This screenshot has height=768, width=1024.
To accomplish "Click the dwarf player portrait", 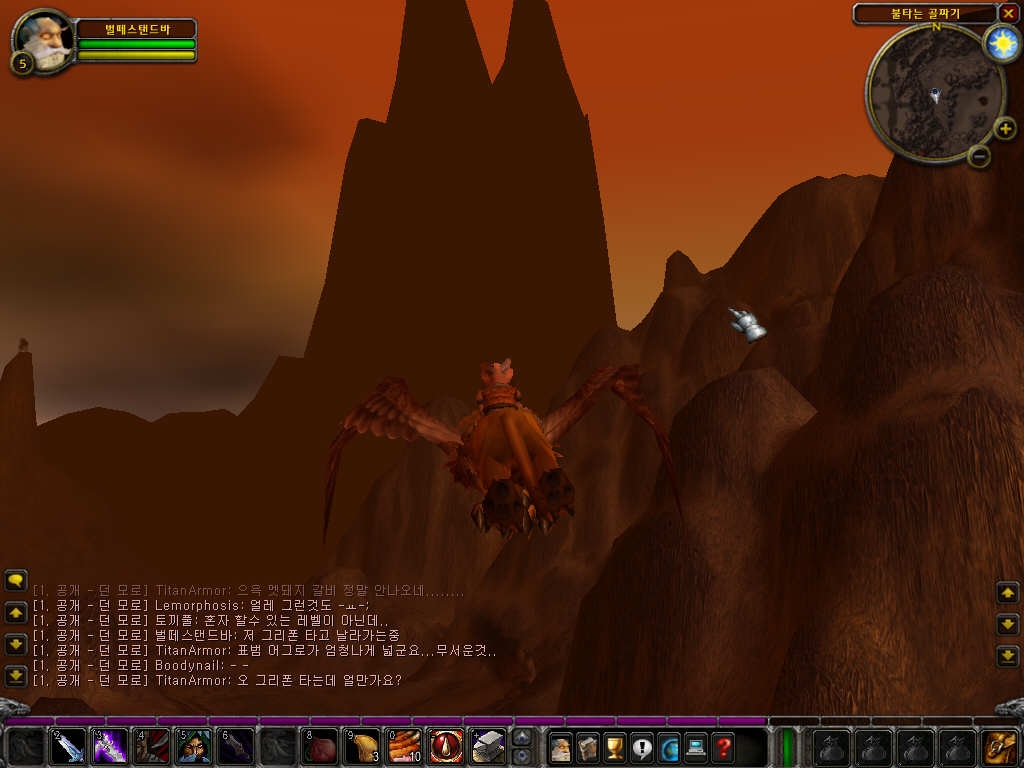I will 42,40.
